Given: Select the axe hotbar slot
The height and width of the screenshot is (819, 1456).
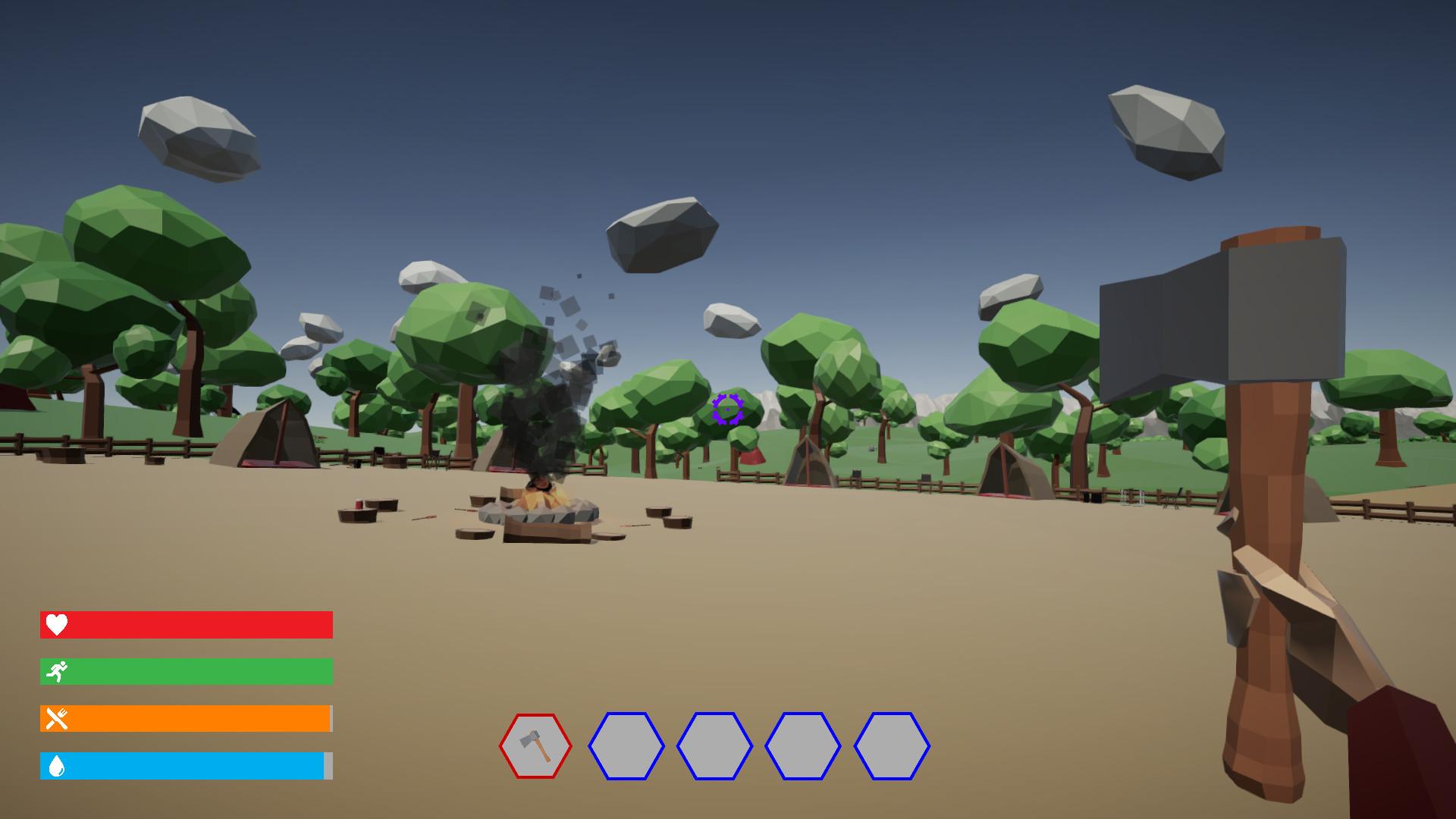Looking at the screenshot, I should (535, 746).
